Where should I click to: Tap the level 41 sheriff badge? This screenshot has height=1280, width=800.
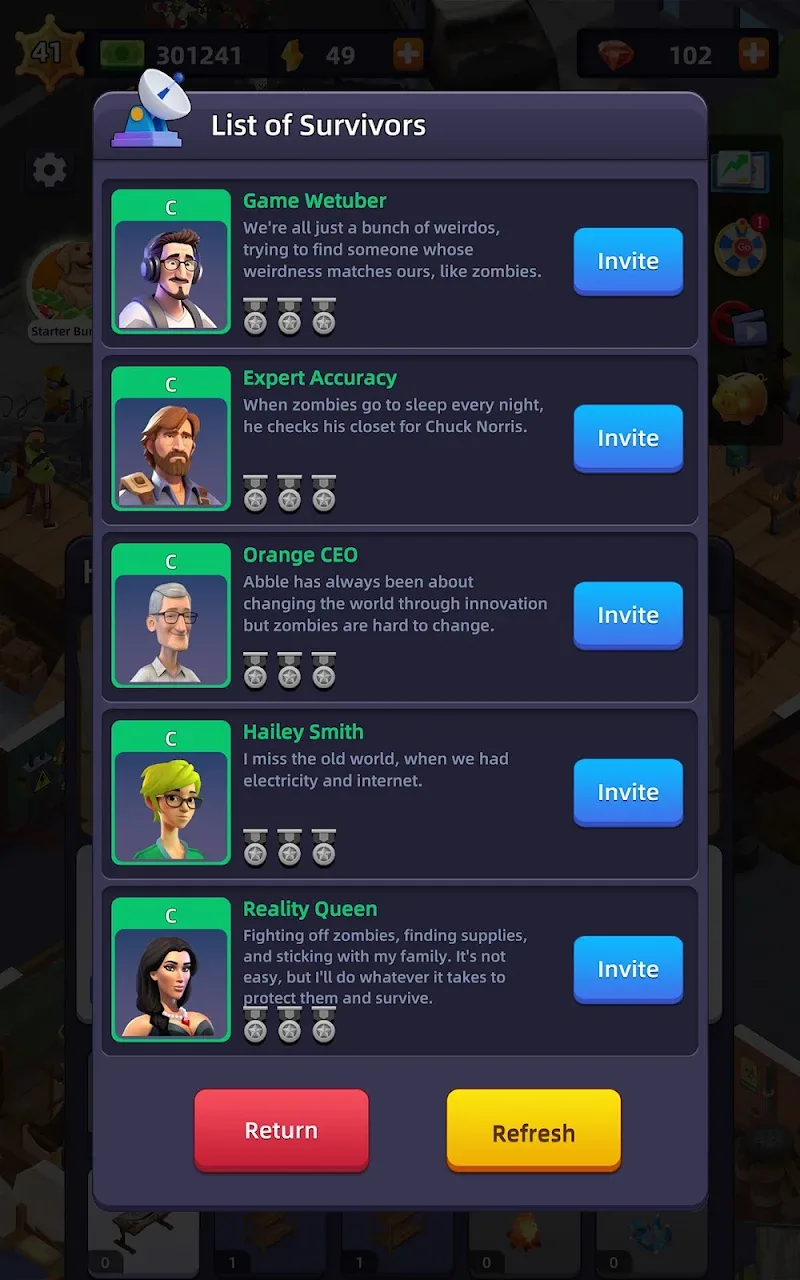tap(46, 52)
